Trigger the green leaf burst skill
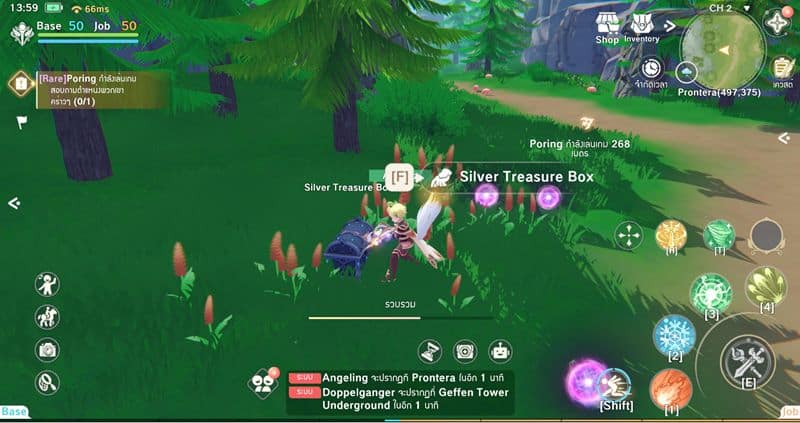The width and height of the screenshot is (800, 423). pyautogui.click(x=766, y=287)
